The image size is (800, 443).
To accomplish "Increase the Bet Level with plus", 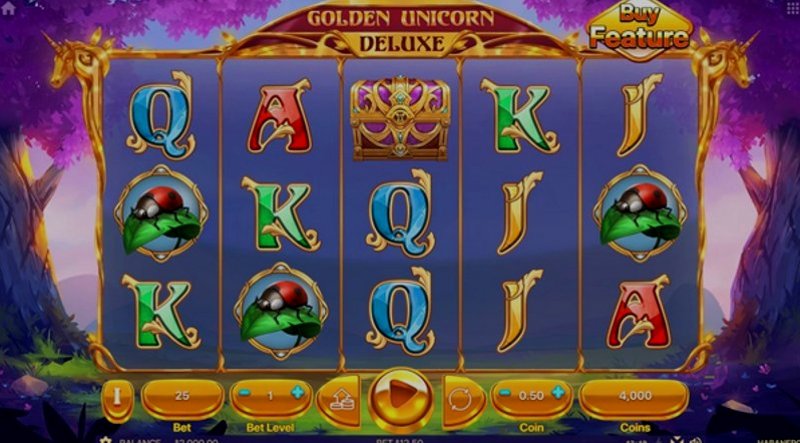I will pyautogui.click(x=297, y=393).
